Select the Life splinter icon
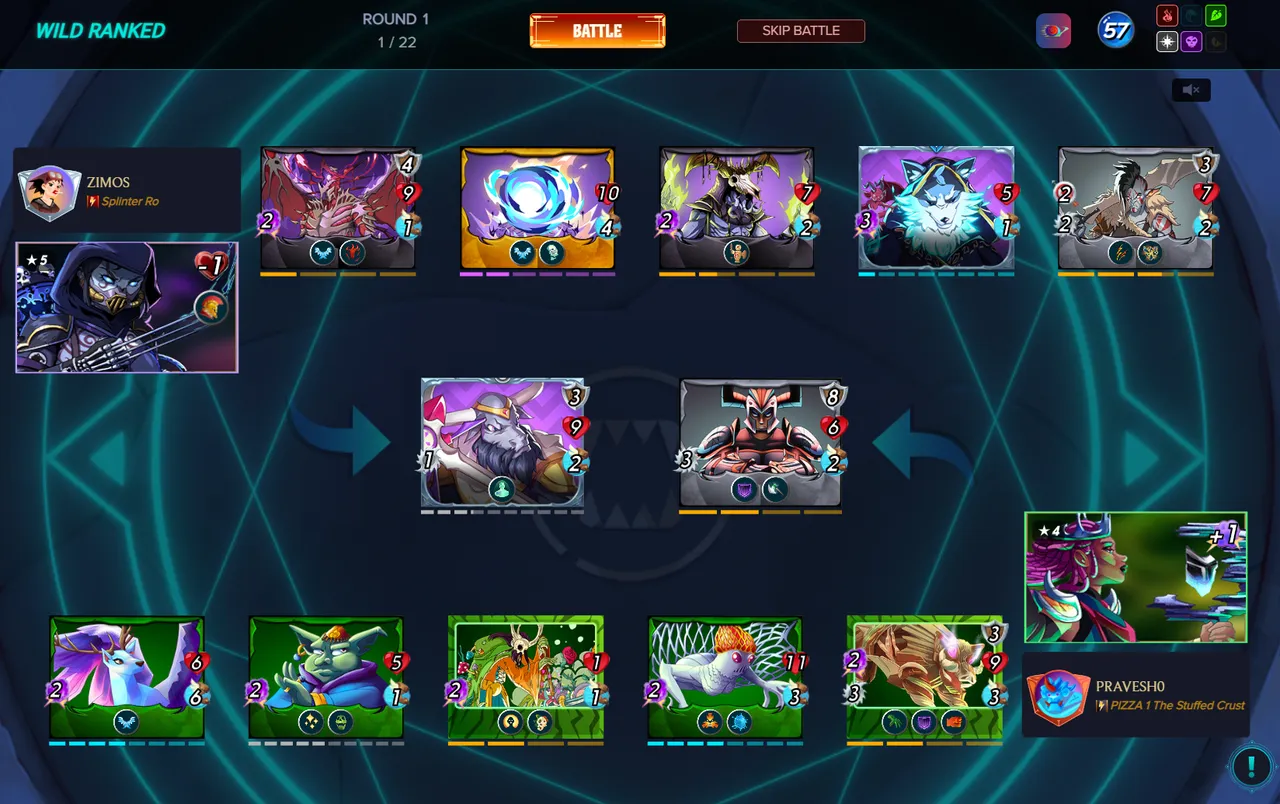Screen dimensions: 1280x804 tap(1167, 41)
